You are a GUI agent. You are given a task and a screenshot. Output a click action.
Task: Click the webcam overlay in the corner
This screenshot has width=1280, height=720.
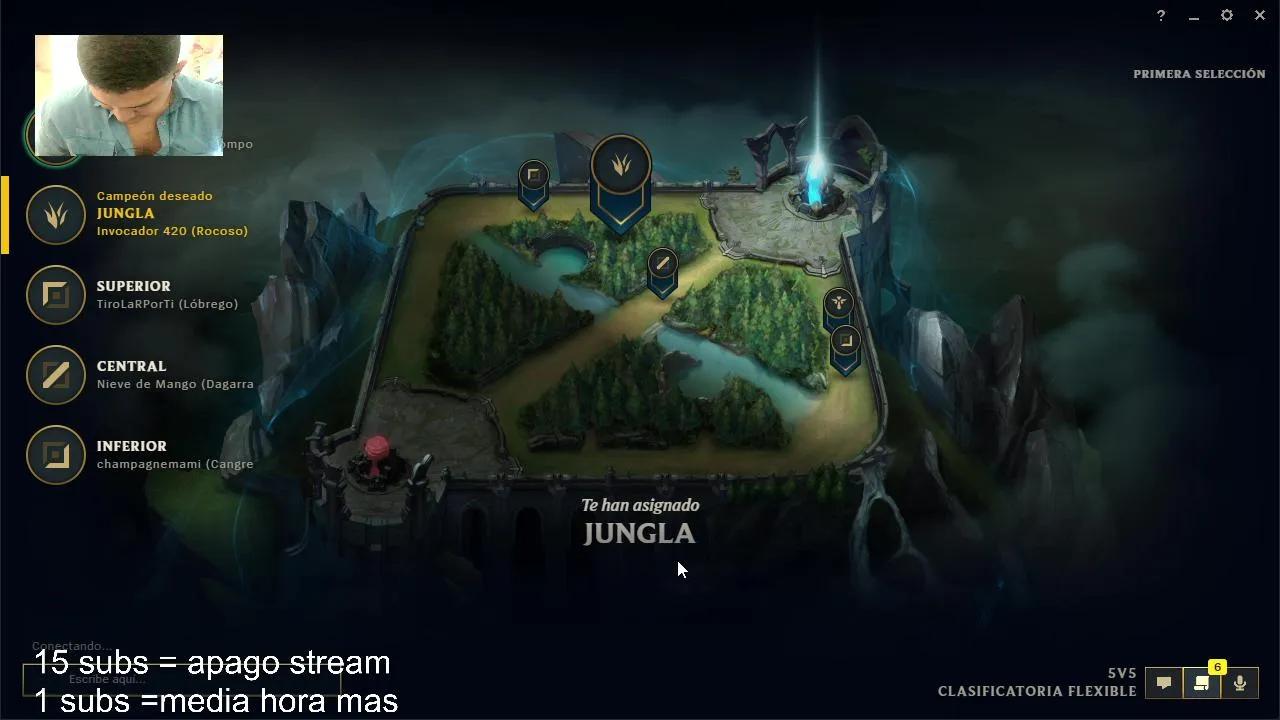[x=128, y=95]
